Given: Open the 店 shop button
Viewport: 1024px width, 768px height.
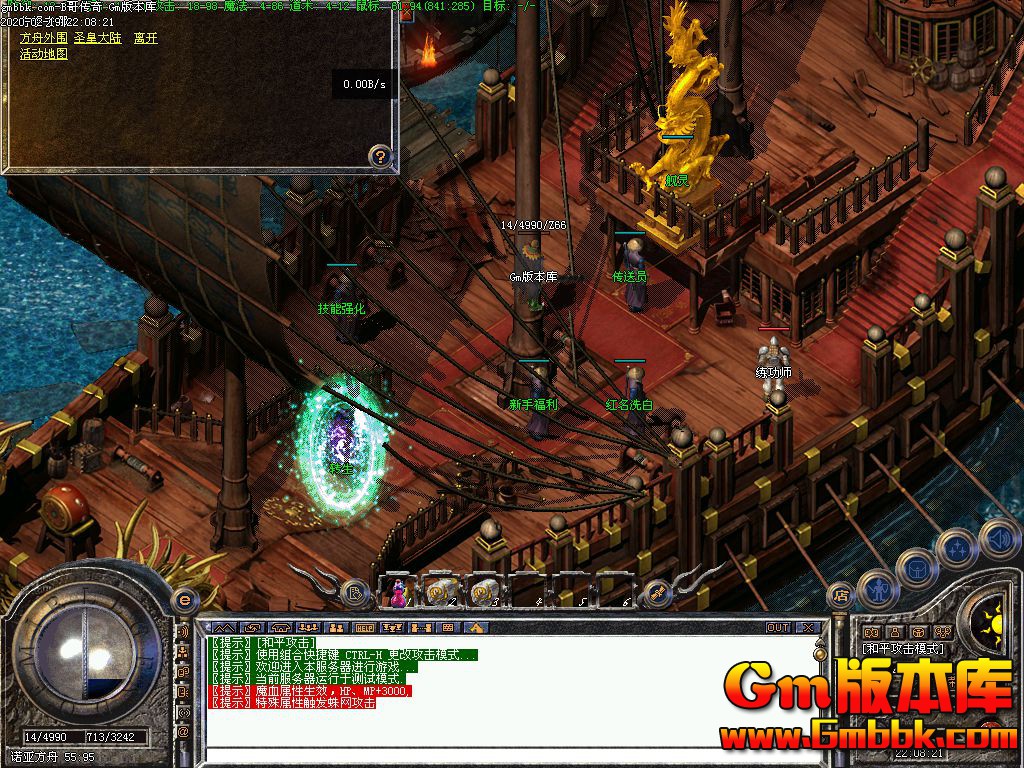Looking at the screenshot, I should 842,596.
